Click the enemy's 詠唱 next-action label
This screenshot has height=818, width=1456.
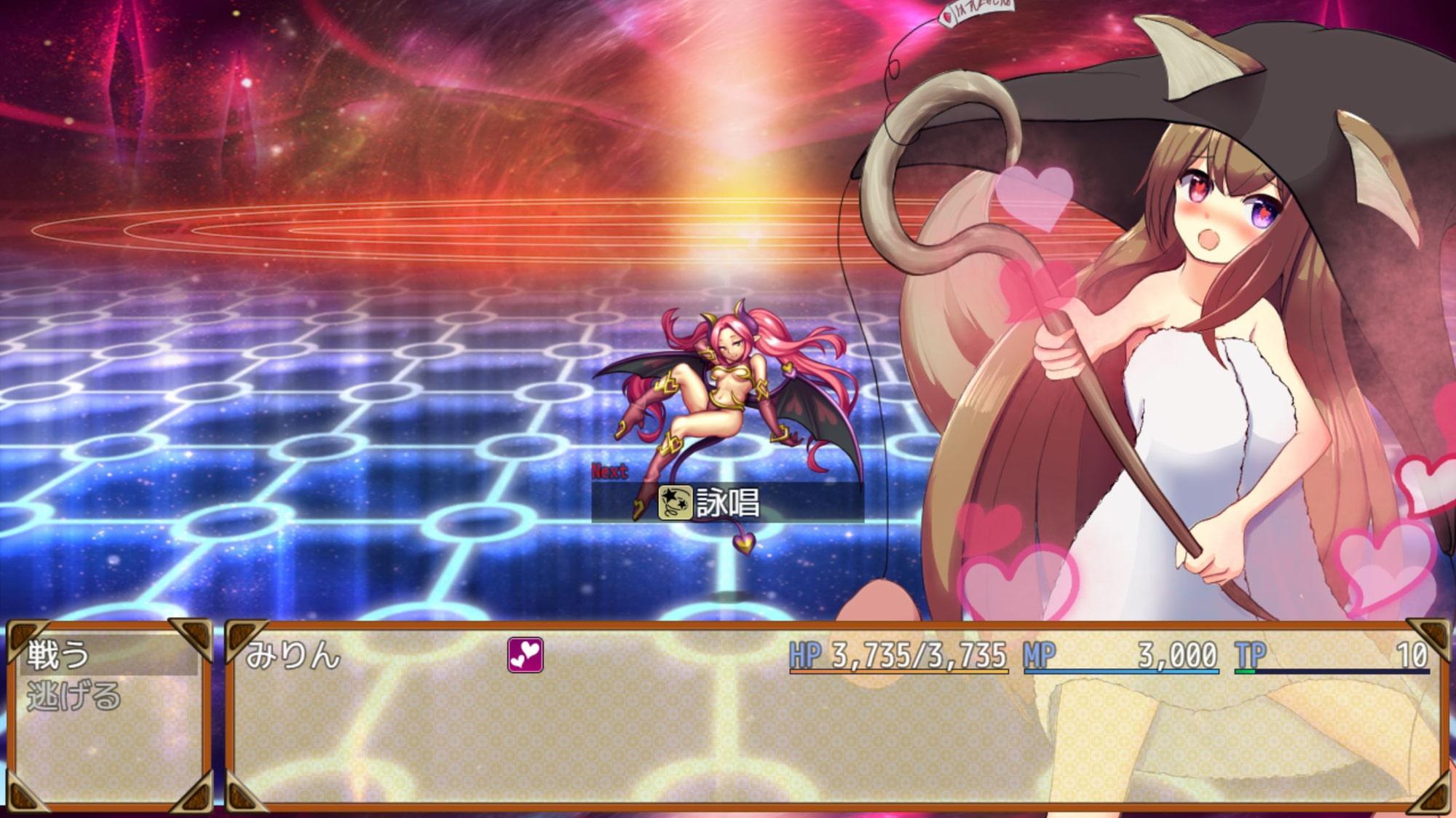click(727, 503)
